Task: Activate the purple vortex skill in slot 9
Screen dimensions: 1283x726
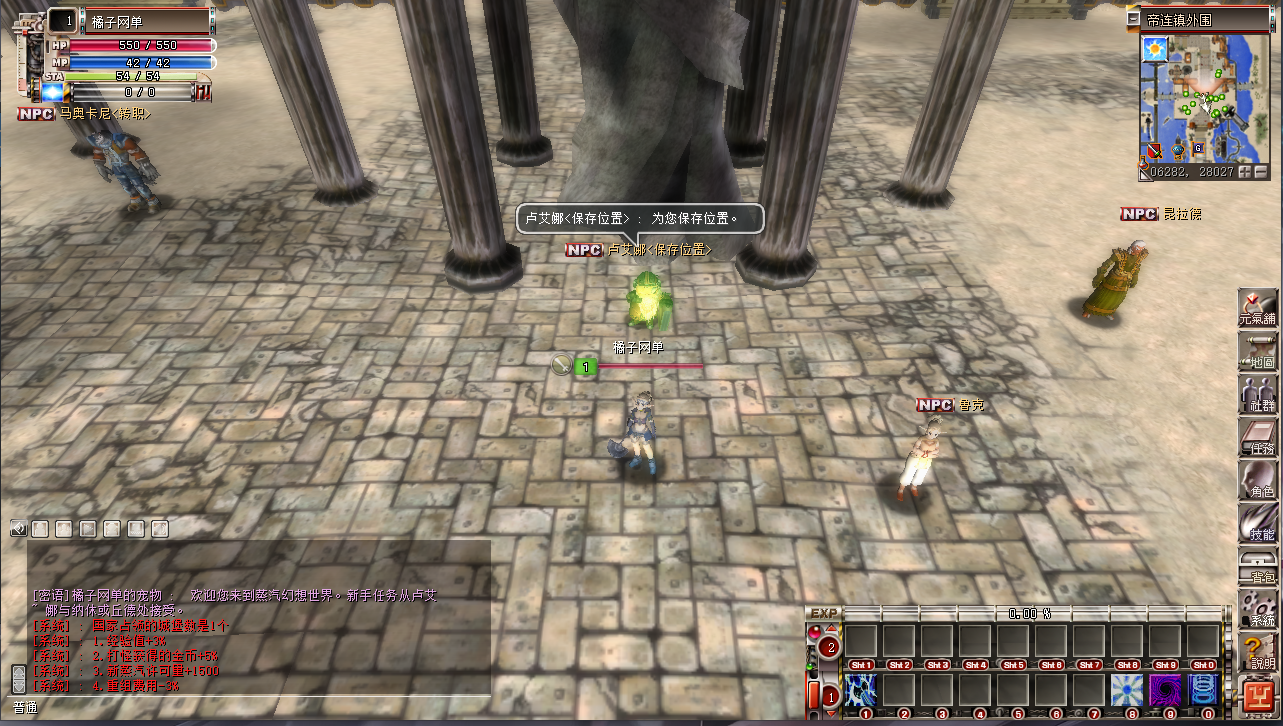Action: [1165, 690]
